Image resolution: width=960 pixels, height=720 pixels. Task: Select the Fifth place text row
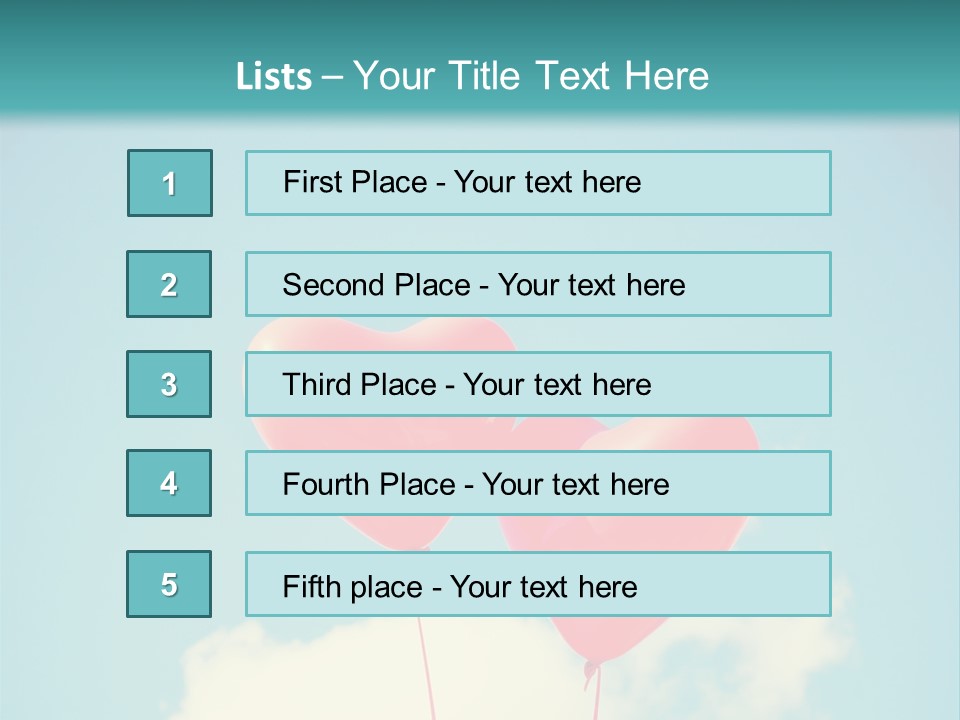pyautogui.click(x=538, y=584)
